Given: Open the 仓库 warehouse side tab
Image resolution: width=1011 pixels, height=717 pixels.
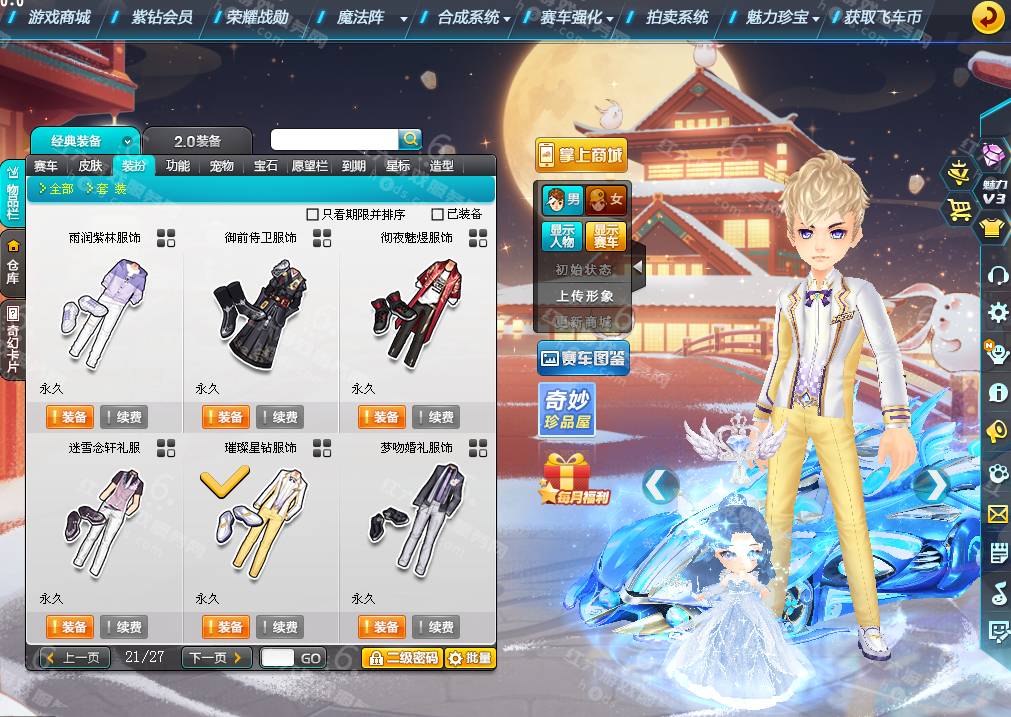Looking at the screenshot, I should (x=13, y=262).
